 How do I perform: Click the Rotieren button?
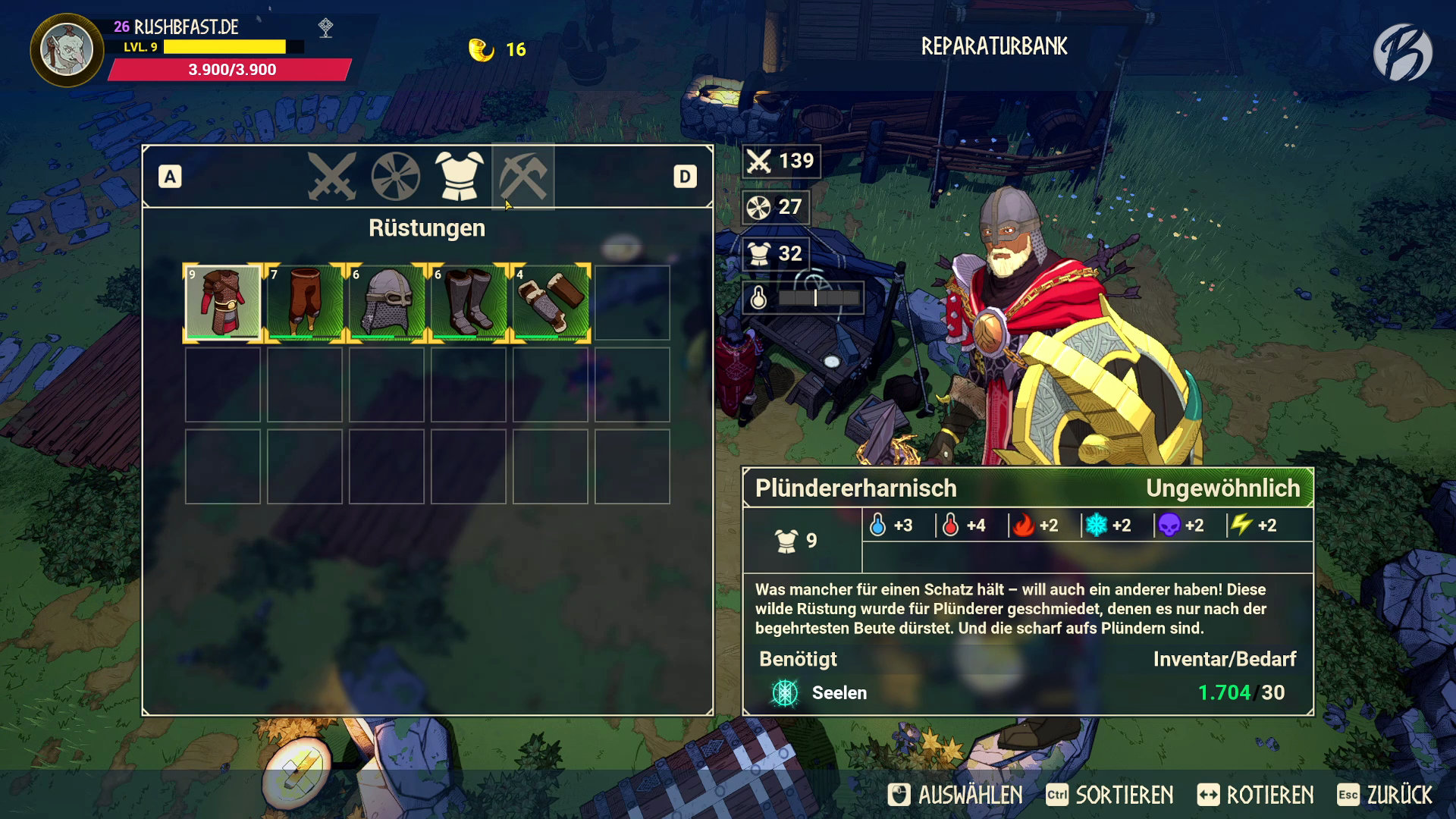point(1256,795)
